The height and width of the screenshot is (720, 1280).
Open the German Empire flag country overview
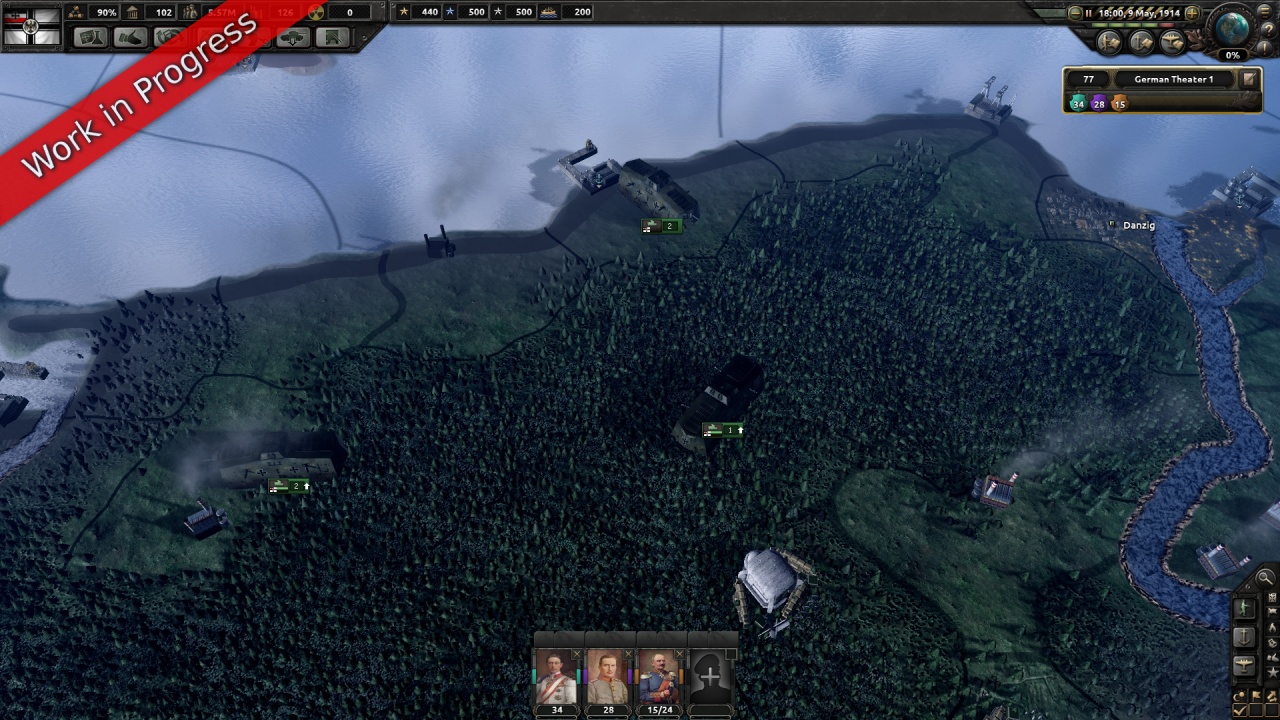(31, 24)
